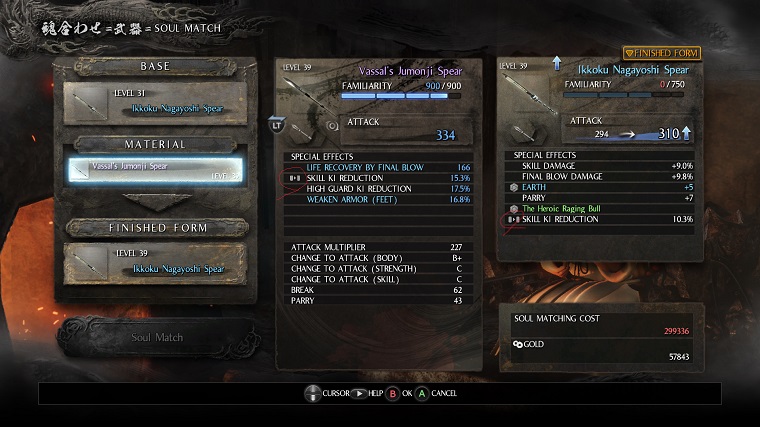Select the Weaken Armor (Feet) effect
760x427 pixels.
pos(379,198)
